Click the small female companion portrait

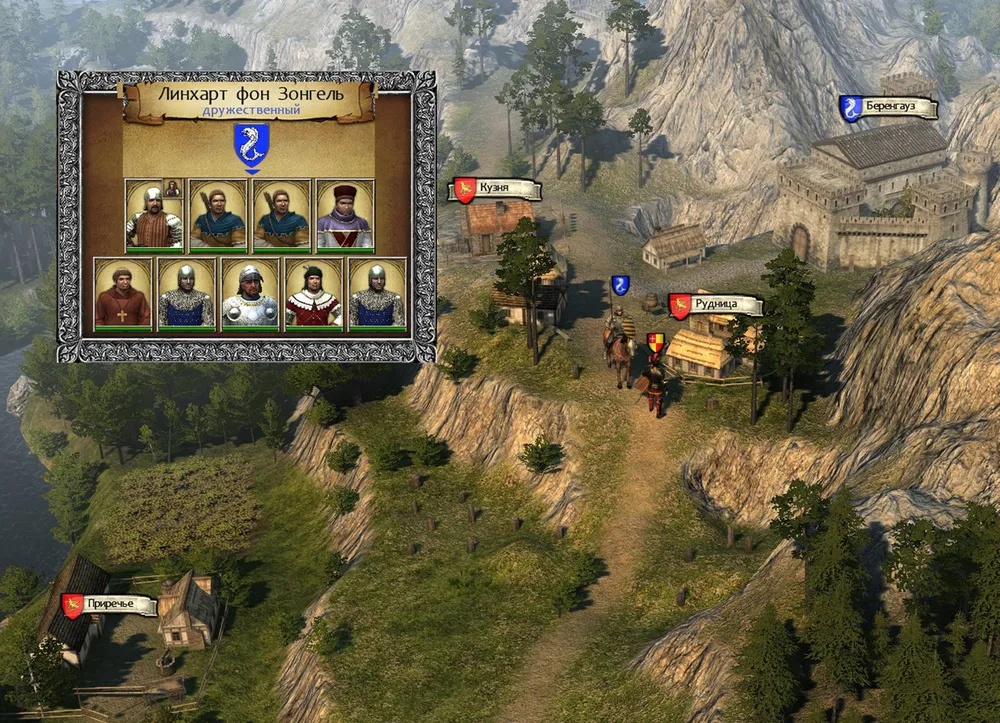pos(173,188)
